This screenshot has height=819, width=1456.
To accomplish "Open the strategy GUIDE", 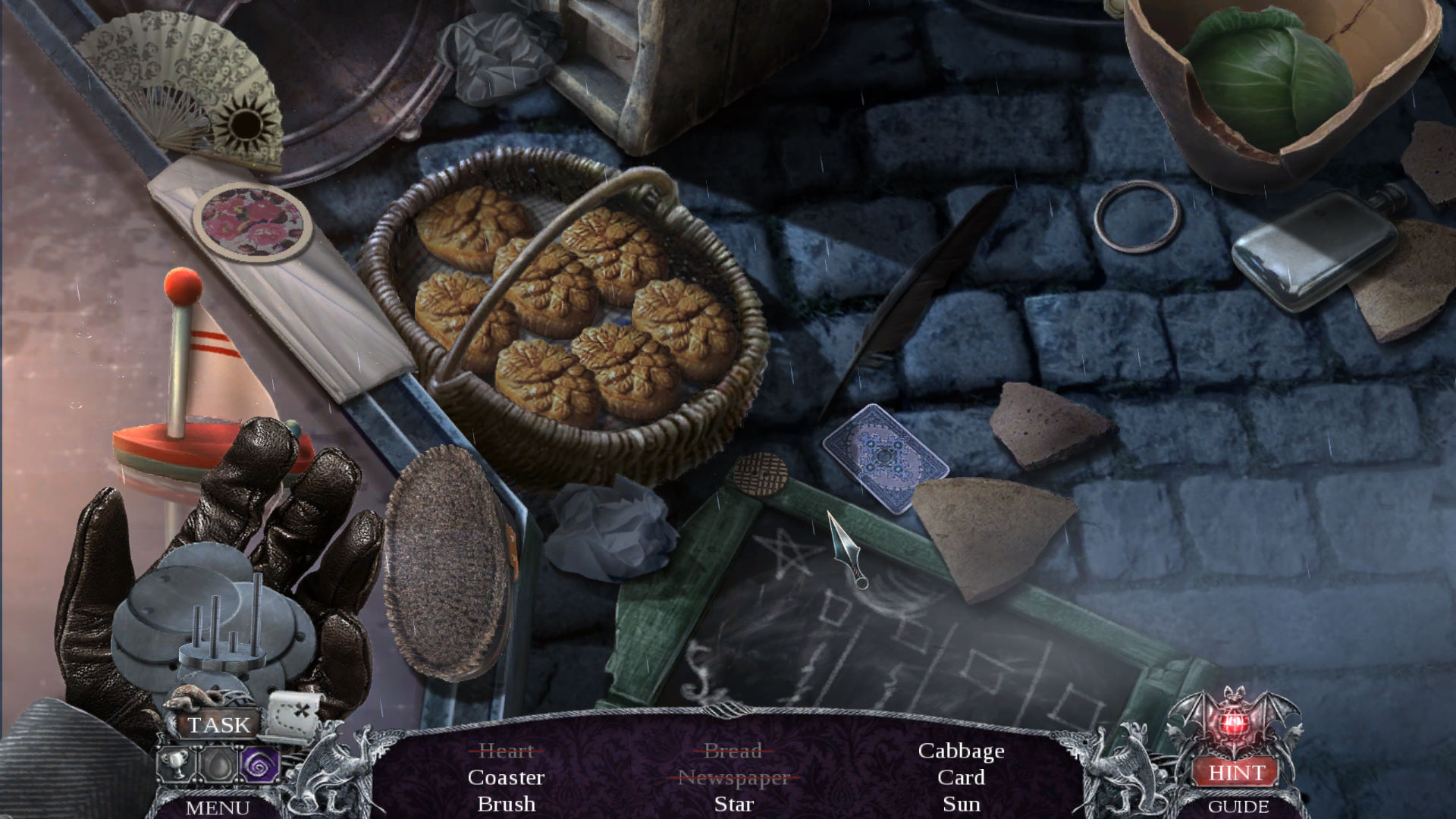I will click(1238, 806).
